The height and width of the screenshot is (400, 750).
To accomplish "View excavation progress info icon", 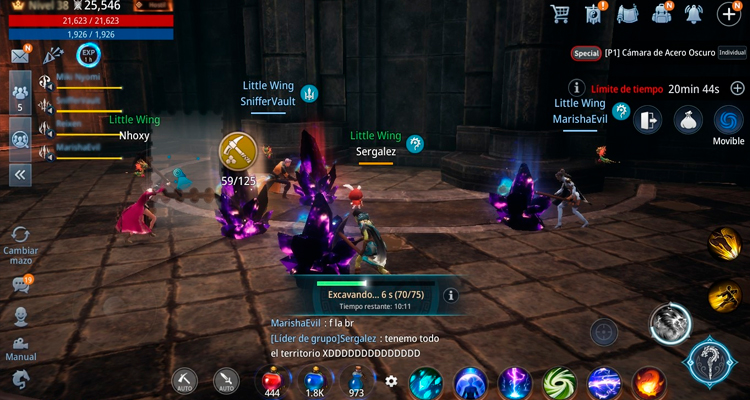I will coord(450,296).
